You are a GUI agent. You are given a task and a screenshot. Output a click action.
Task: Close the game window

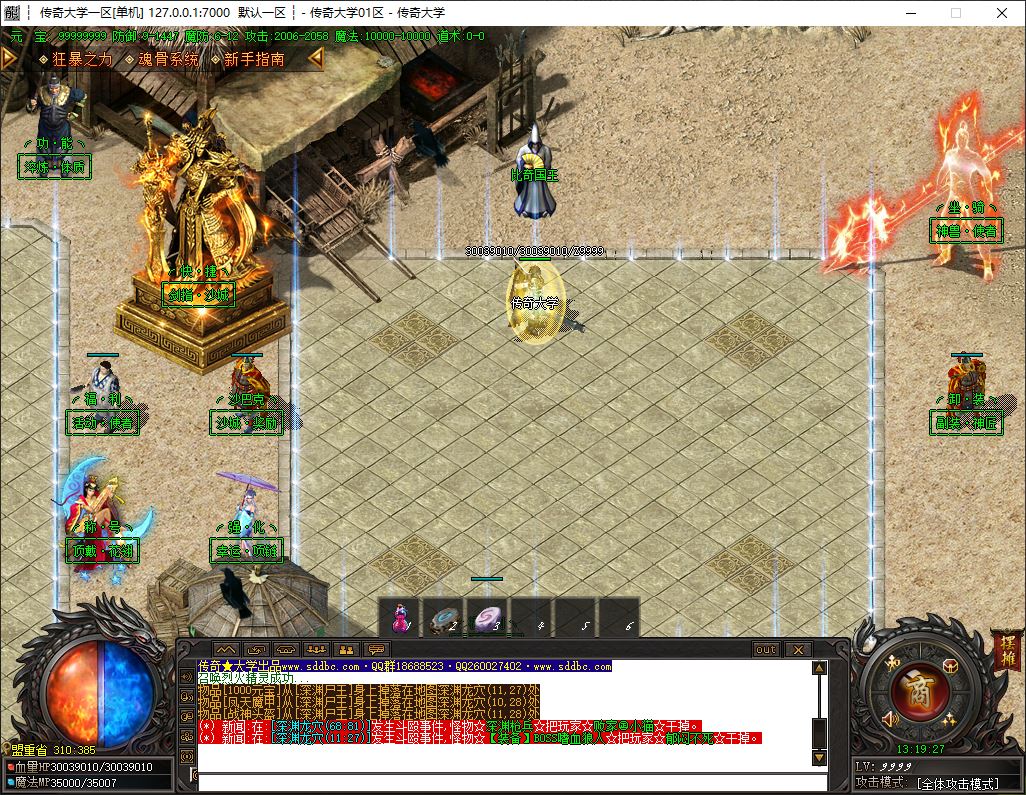(x=1002, y=13)
